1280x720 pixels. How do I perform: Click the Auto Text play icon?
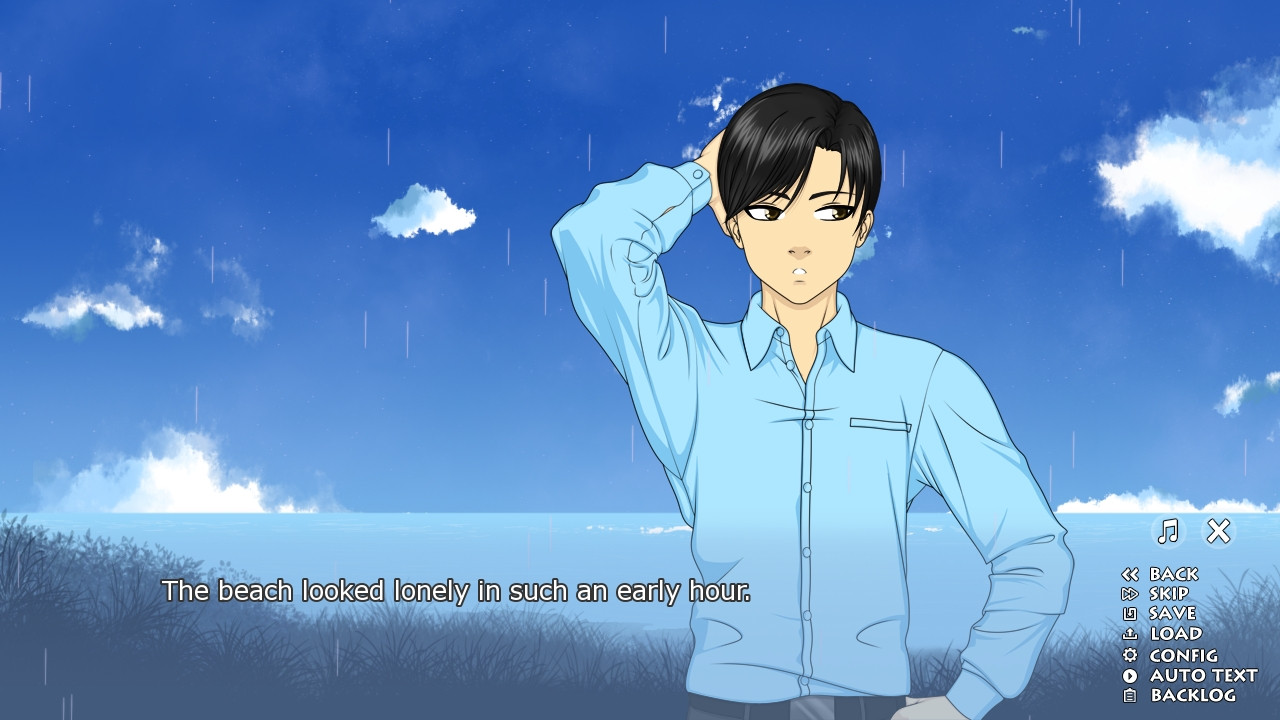coord(1131,675)
